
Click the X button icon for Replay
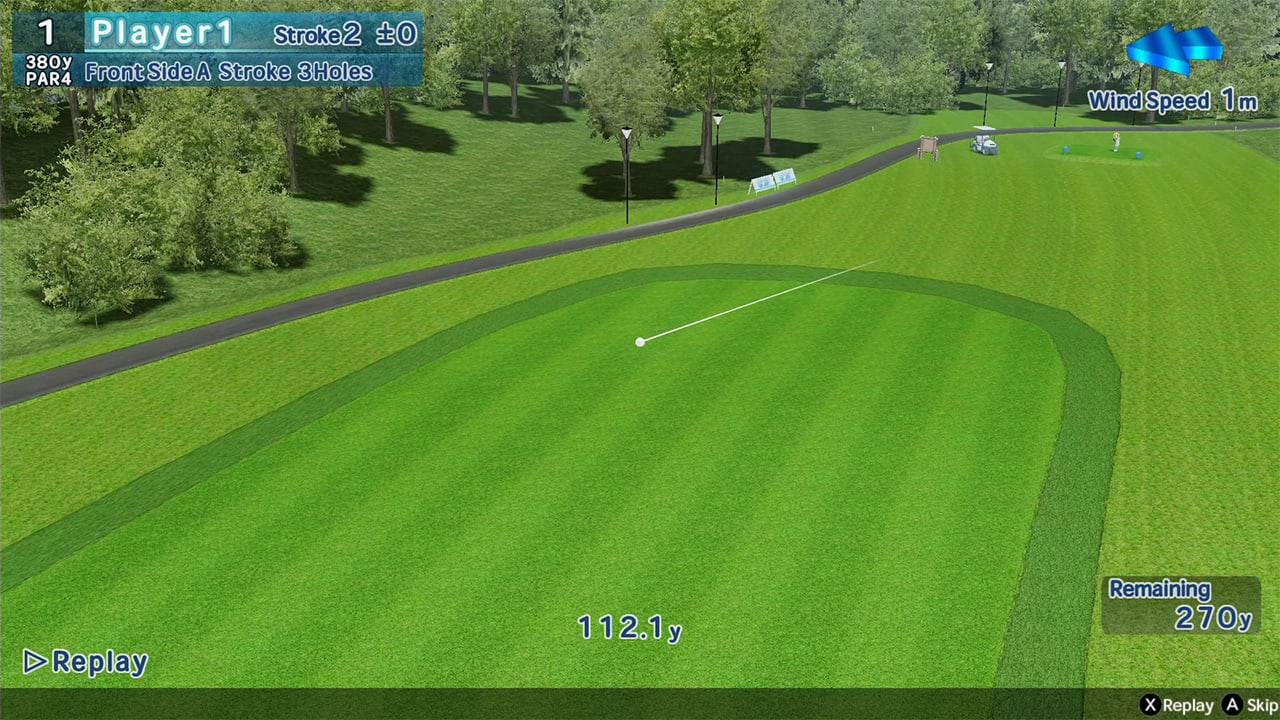click(1150, 704)
